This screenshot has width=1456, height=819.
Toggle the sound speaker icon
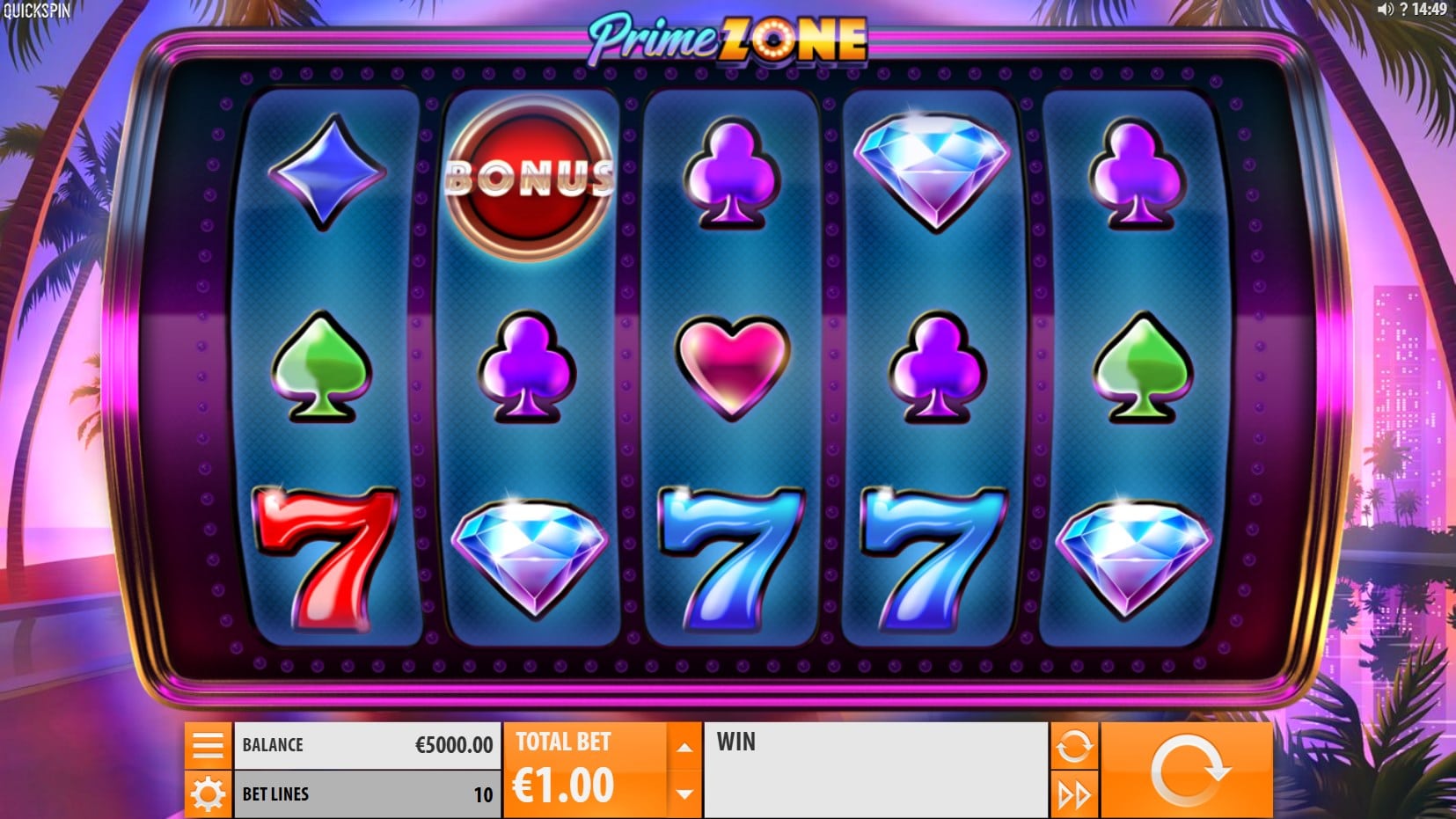(x=1385, y=9)
